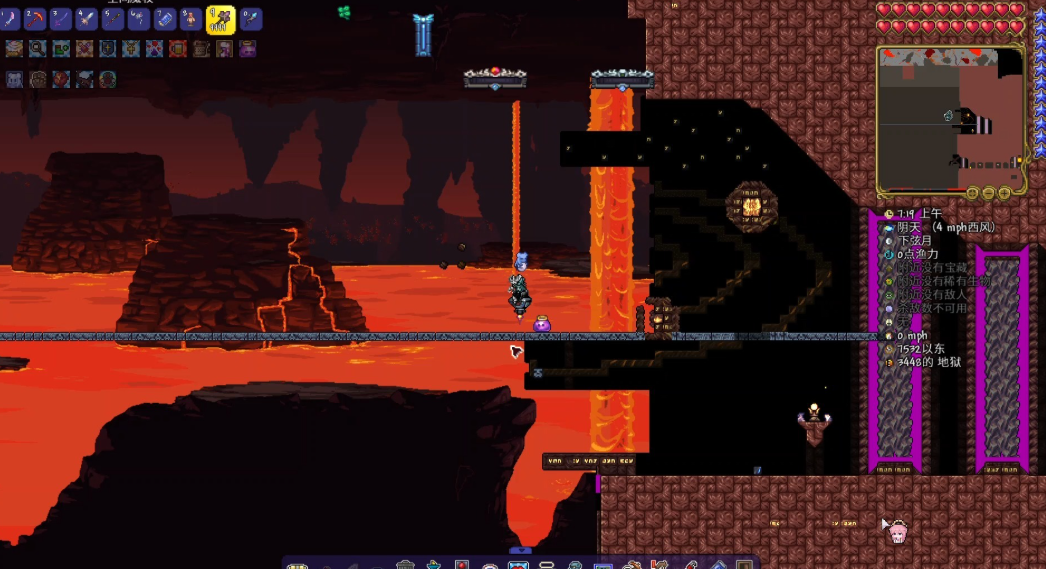Viewport: 1046px width, 569px height.
Task: Choose the trophy-like item in hotbar slot 8
Action: pyautogui.click(x=192, y=19)
